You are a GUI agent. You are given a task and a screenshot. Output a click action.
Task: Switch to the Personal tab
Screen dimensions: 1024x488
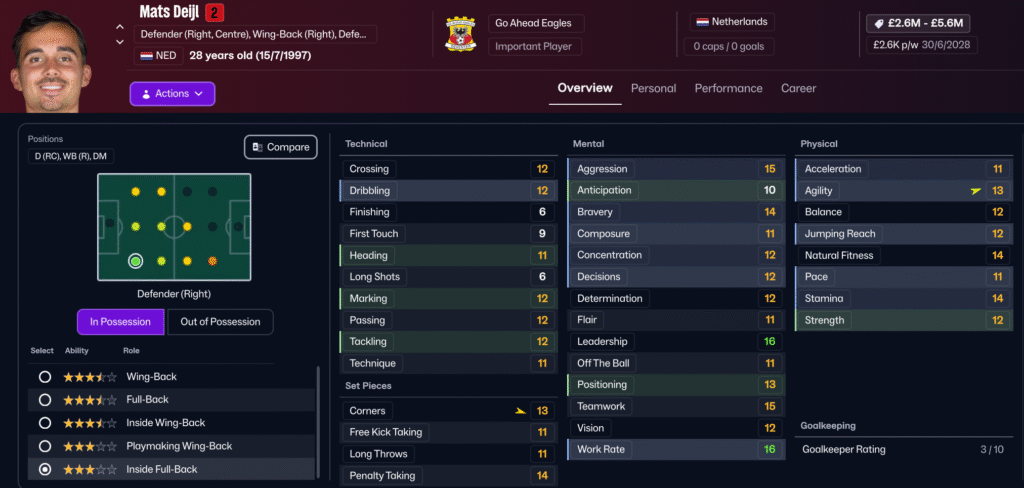coord(653,88)
